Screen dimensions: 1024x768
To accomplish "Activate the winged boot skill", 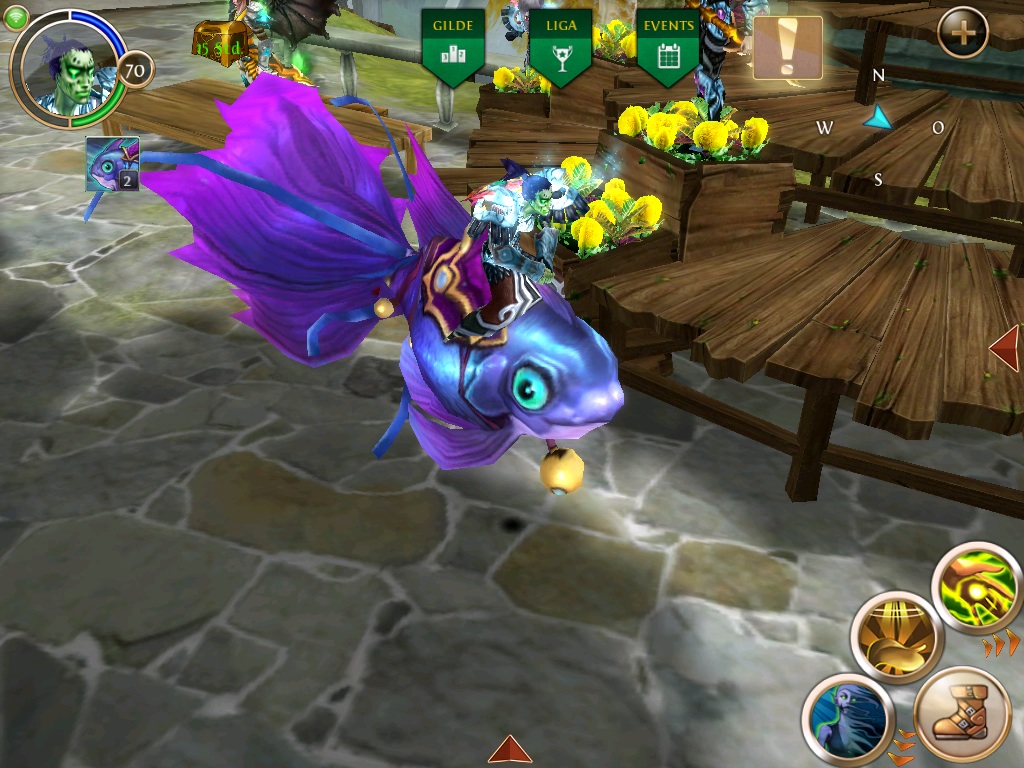I will (962, 716).
